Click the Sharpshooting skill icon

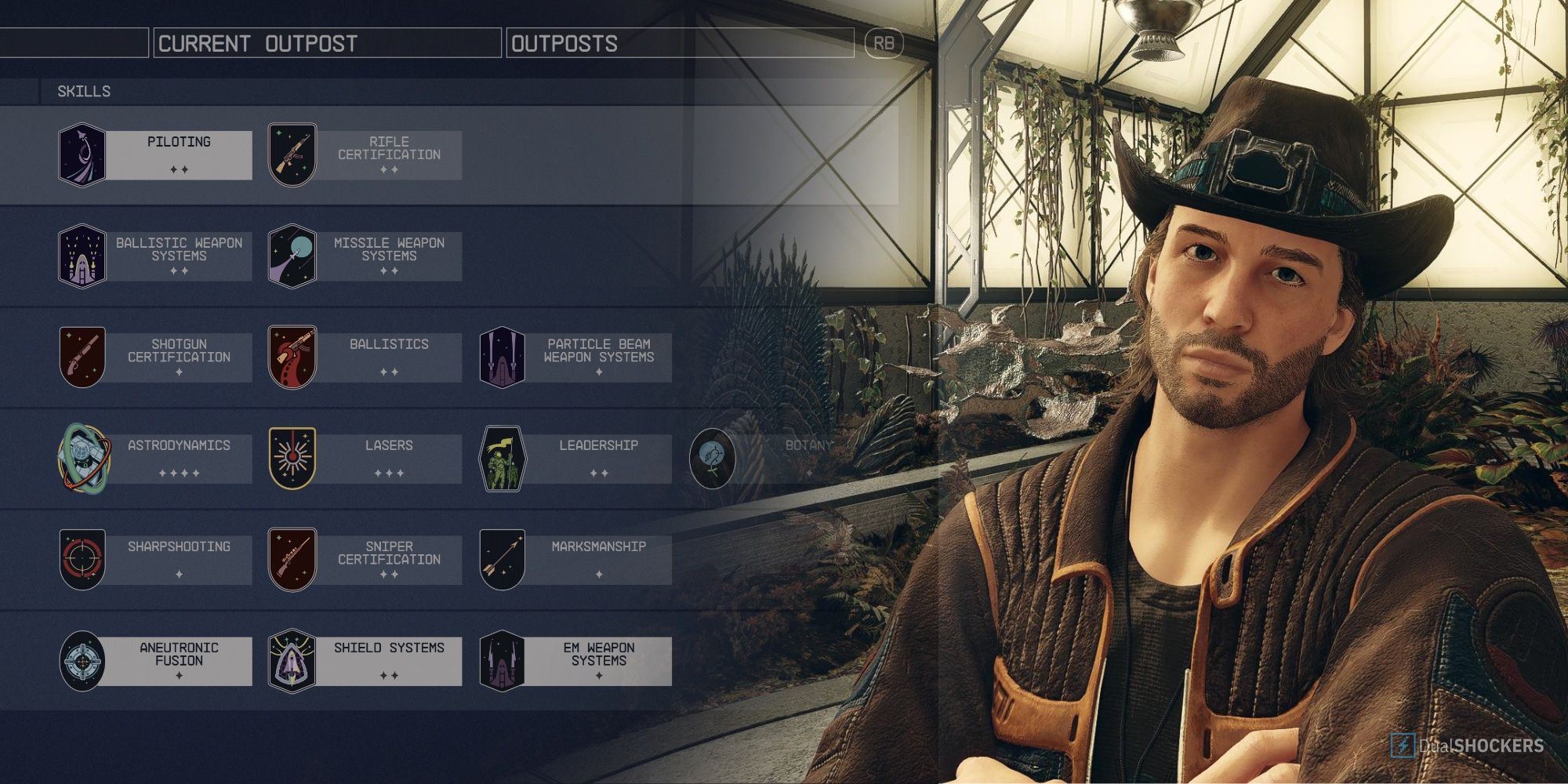point(82,558)
